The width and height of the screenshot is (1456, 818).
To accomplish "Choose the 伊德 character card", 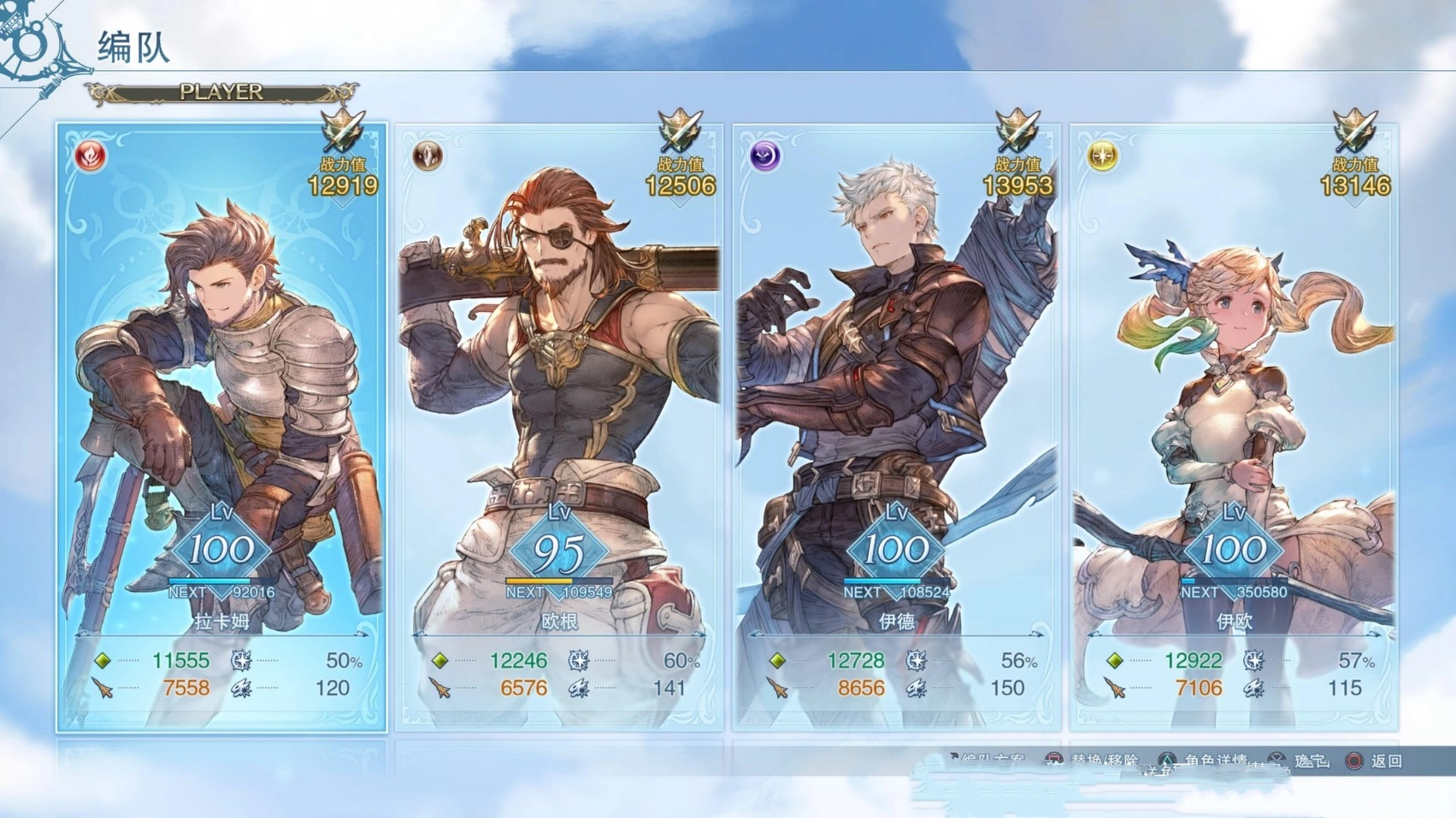I will point(896,427).
